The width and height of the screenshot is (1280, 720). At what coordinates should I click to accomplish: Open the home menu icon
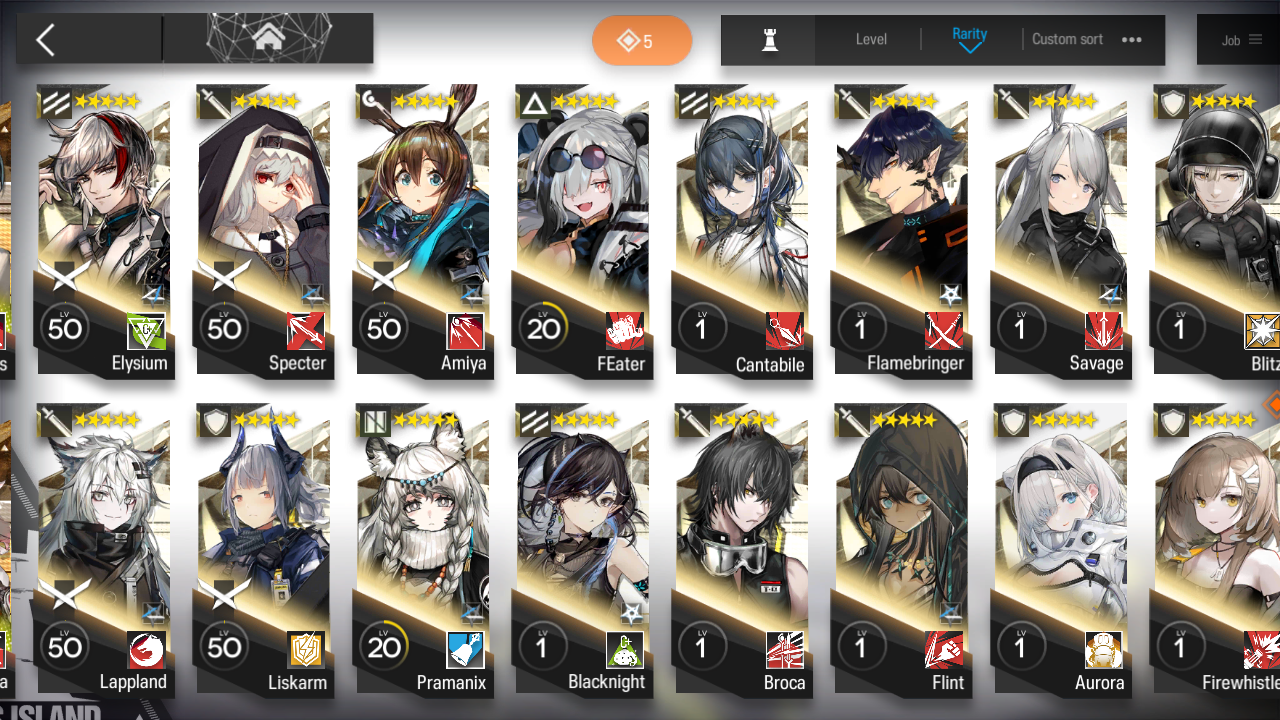tap(268, 39)
